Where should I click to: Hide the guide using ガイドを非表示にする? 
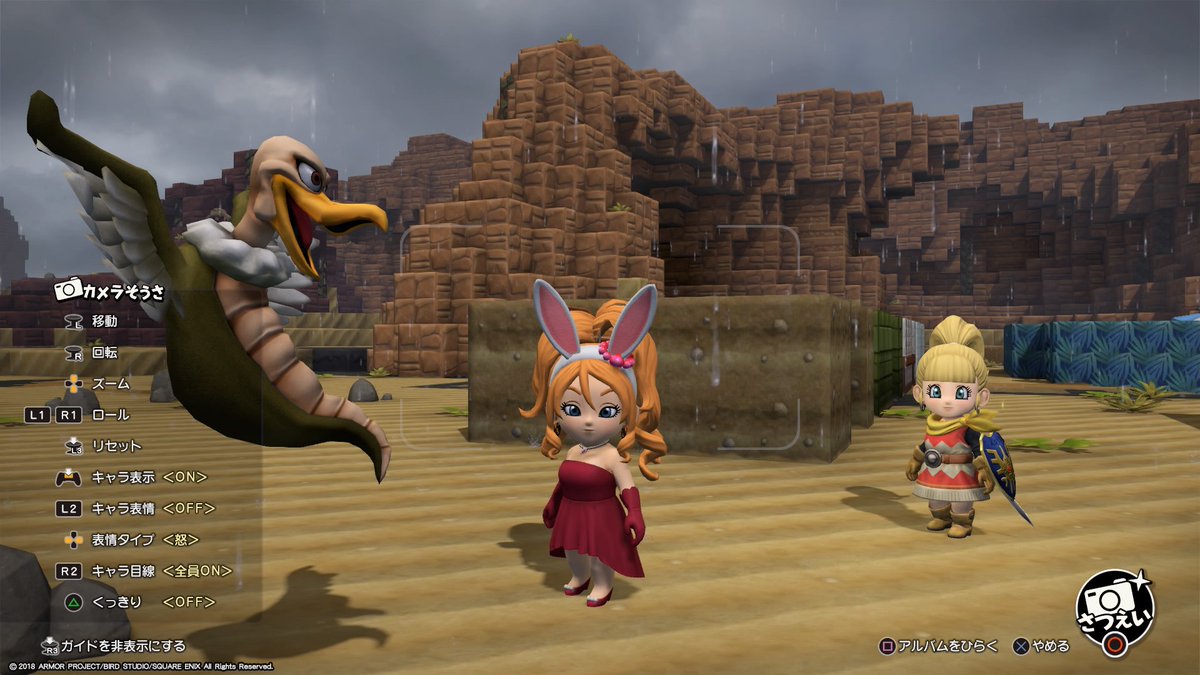click(x=113, y=646)
